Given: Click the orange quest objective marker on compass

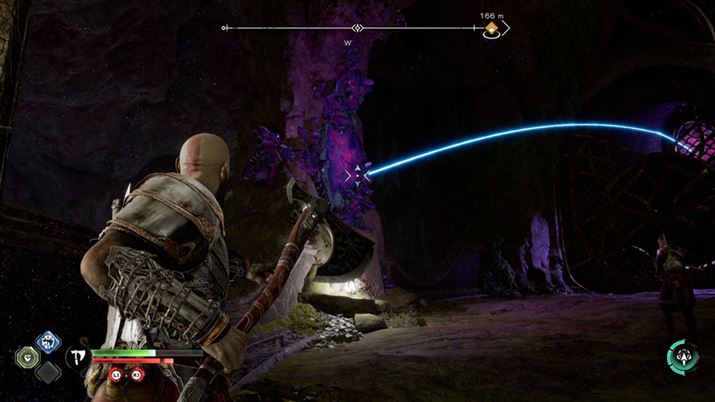Looking at the screenshot, I should [492, 30].
